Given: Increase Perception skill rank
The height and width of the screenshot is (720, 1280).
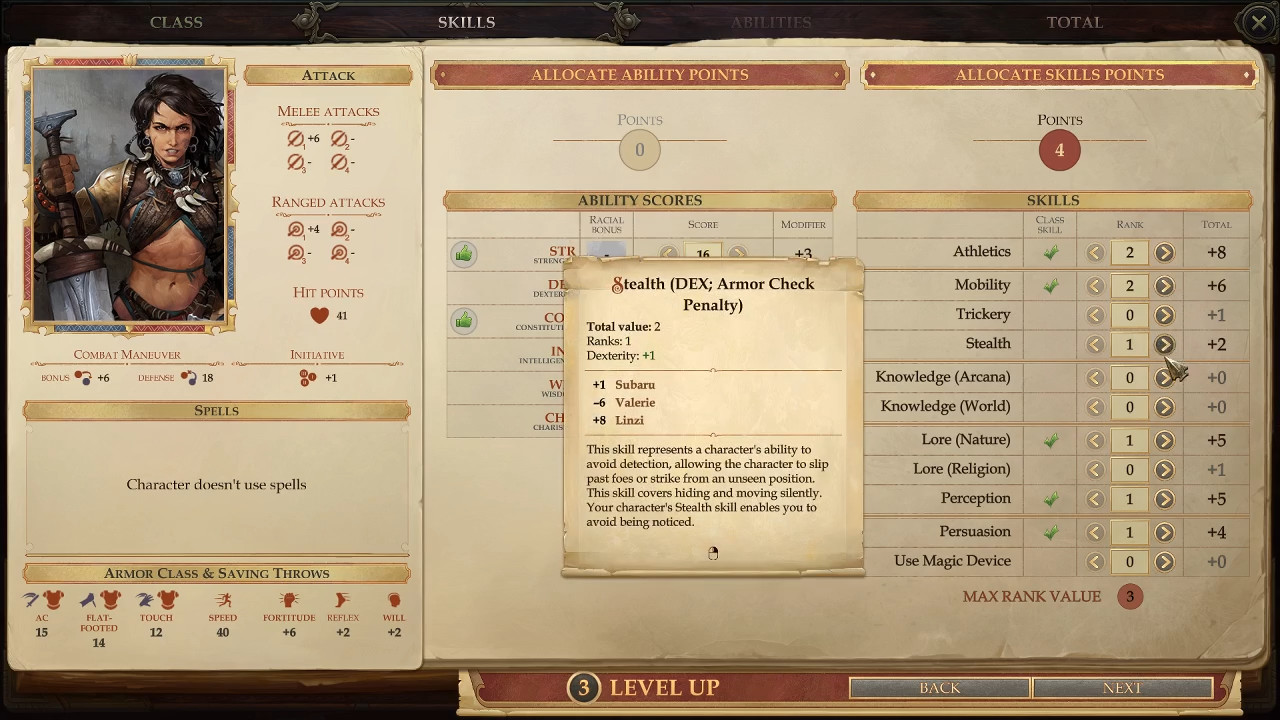Looking at the screenshot, I should [1164, 499].
